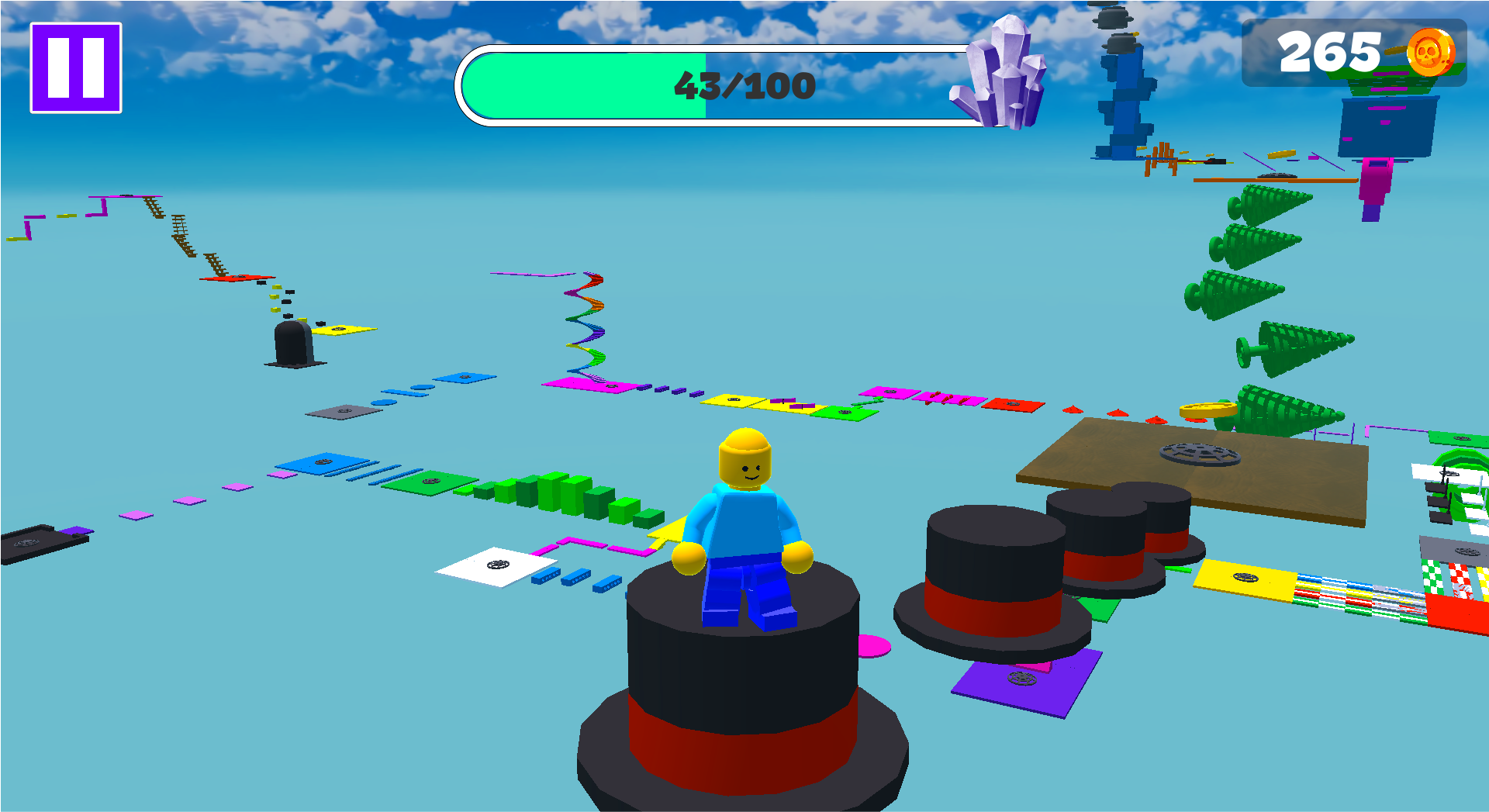
Task: Select the blue platform with spinner
Action: (326, 461)
